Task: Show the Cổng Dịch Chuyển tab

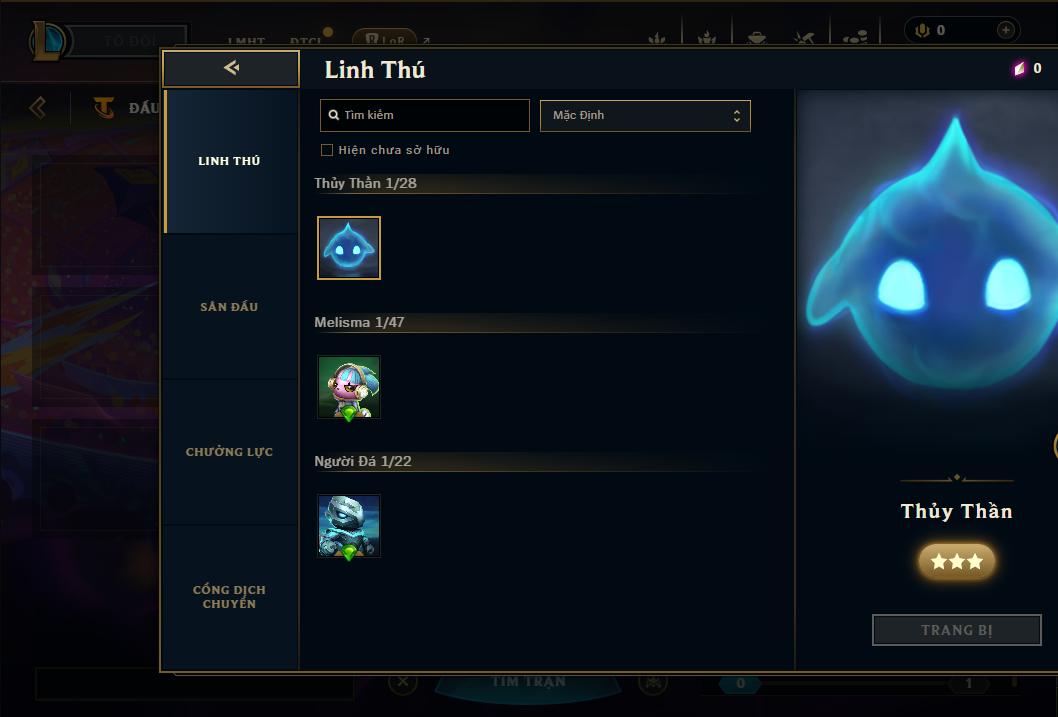Action: (x=229, y=597)
